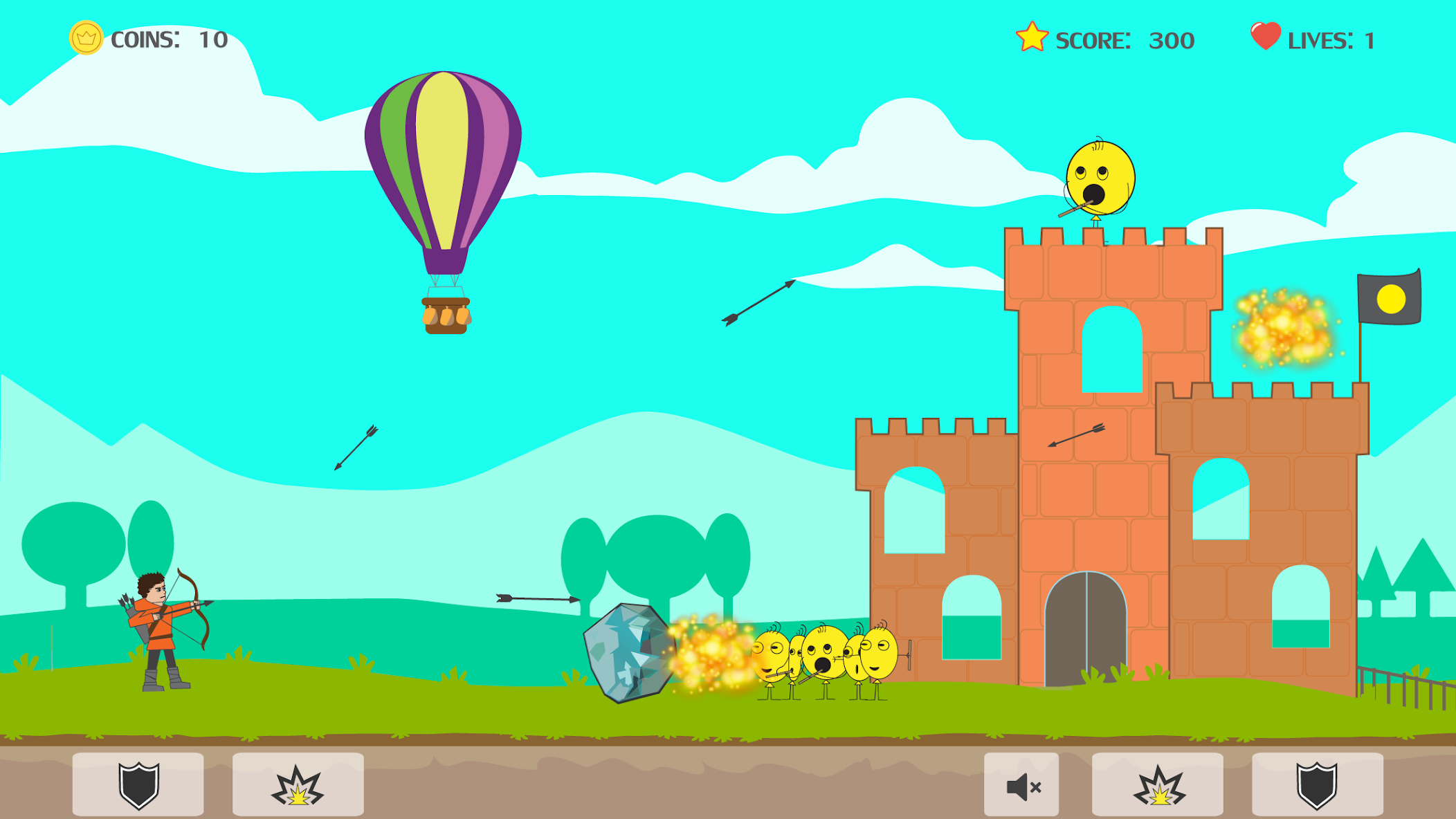Select the left explosion bomb power-up
Screen dimensions: 1456x819
pos(298,785)
